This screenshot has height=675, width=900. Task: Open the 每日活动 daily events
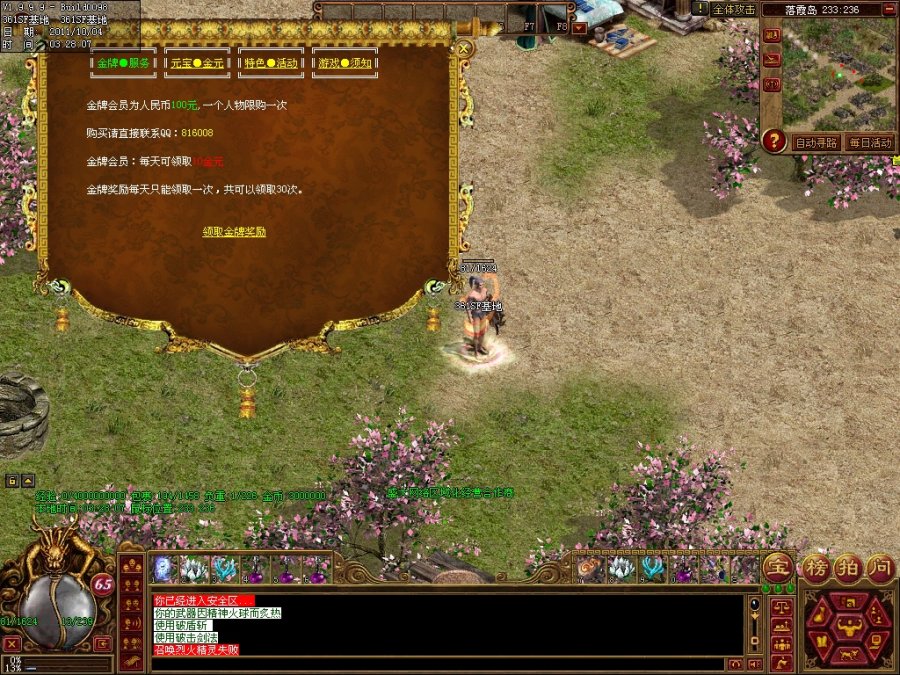(869, 143)
